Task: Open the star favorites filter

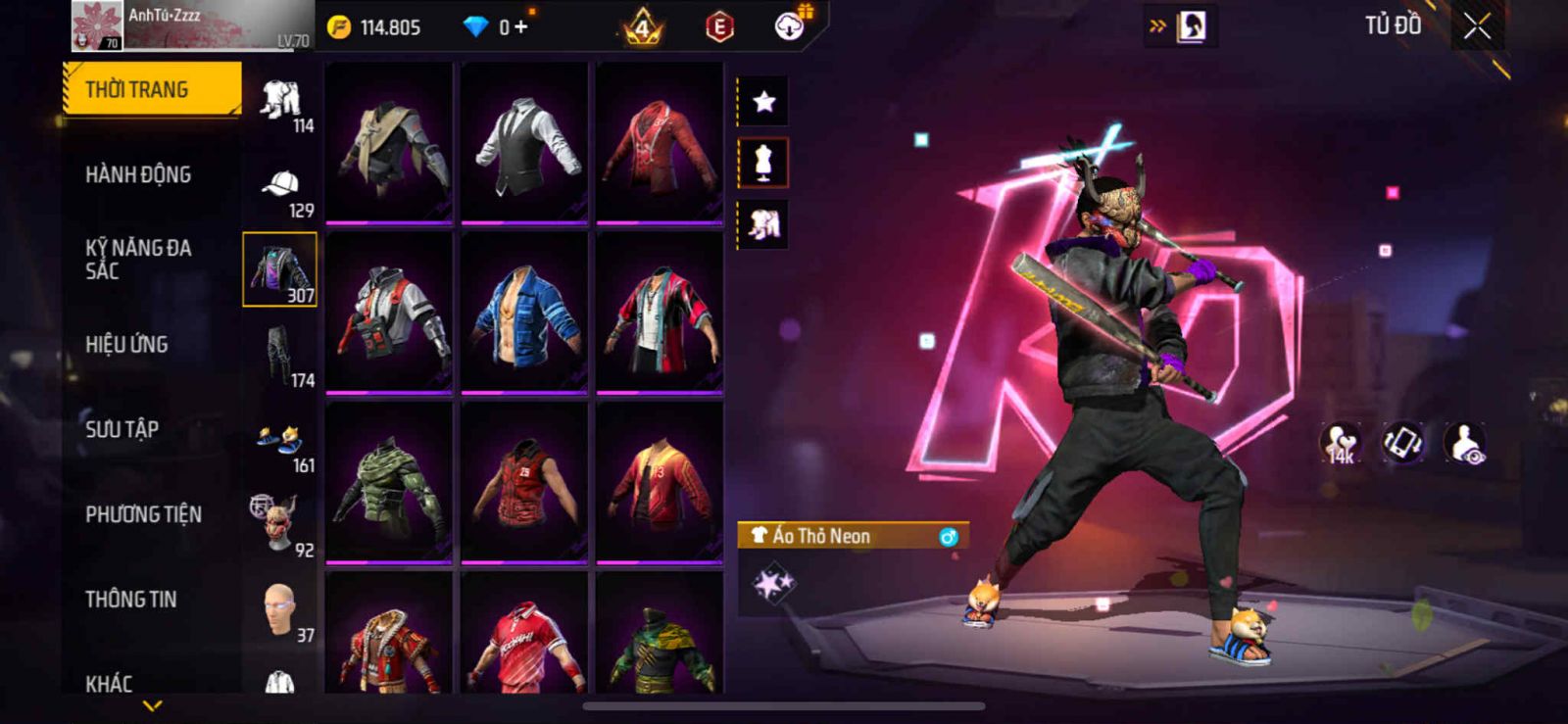Action: point(763,101)
